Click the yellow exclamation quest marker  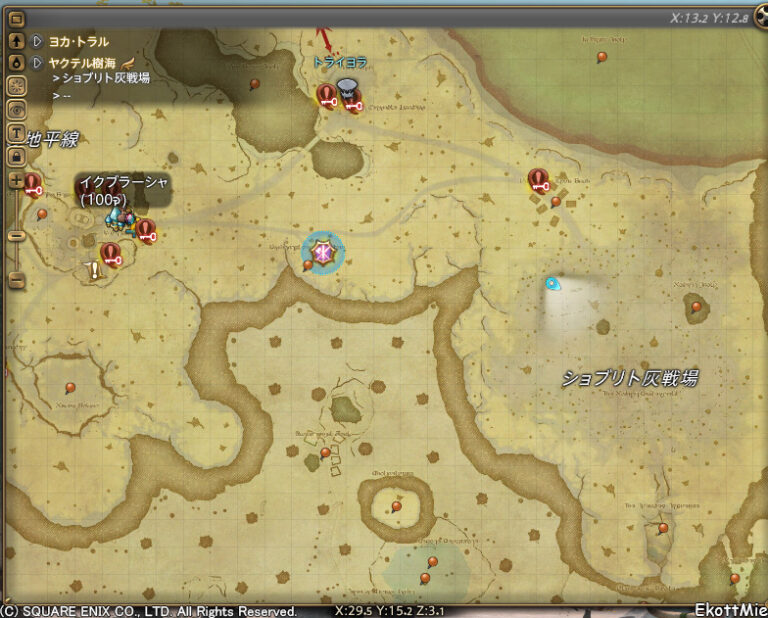tap(95, 269)
